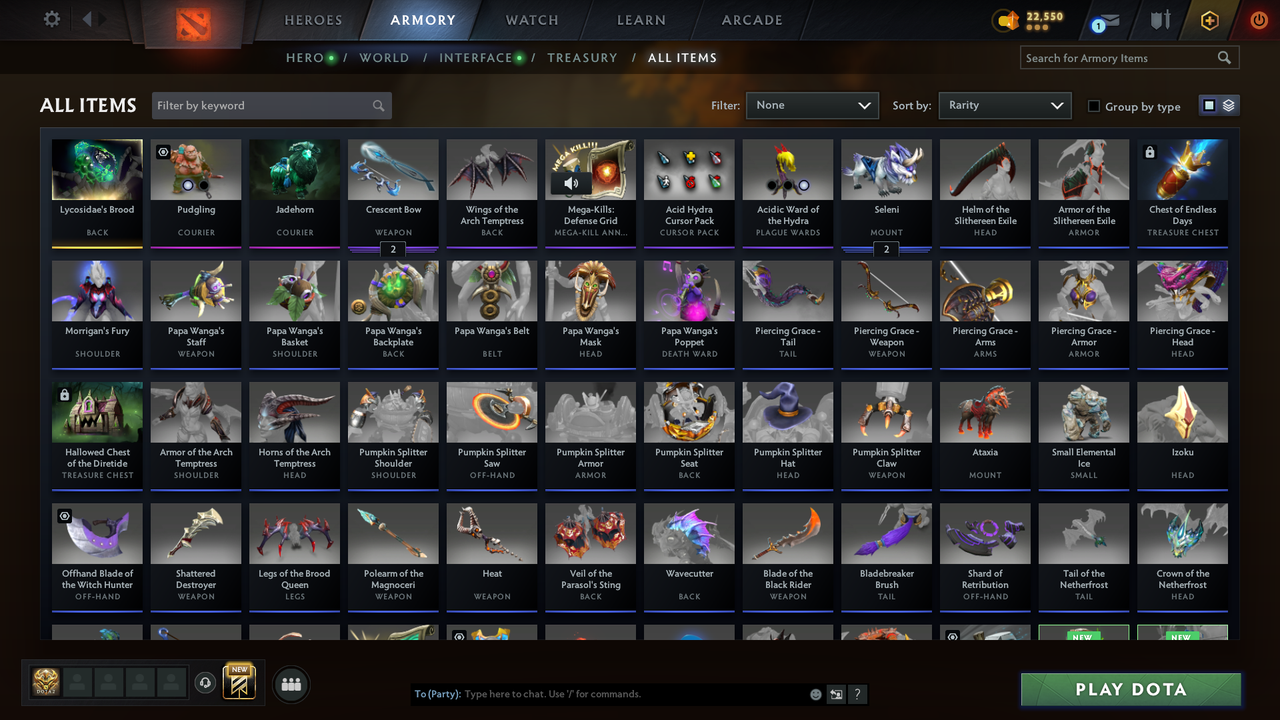Click the NEW battle pass icon
This screenshot has height=720, width=1280.
(237, 683)
